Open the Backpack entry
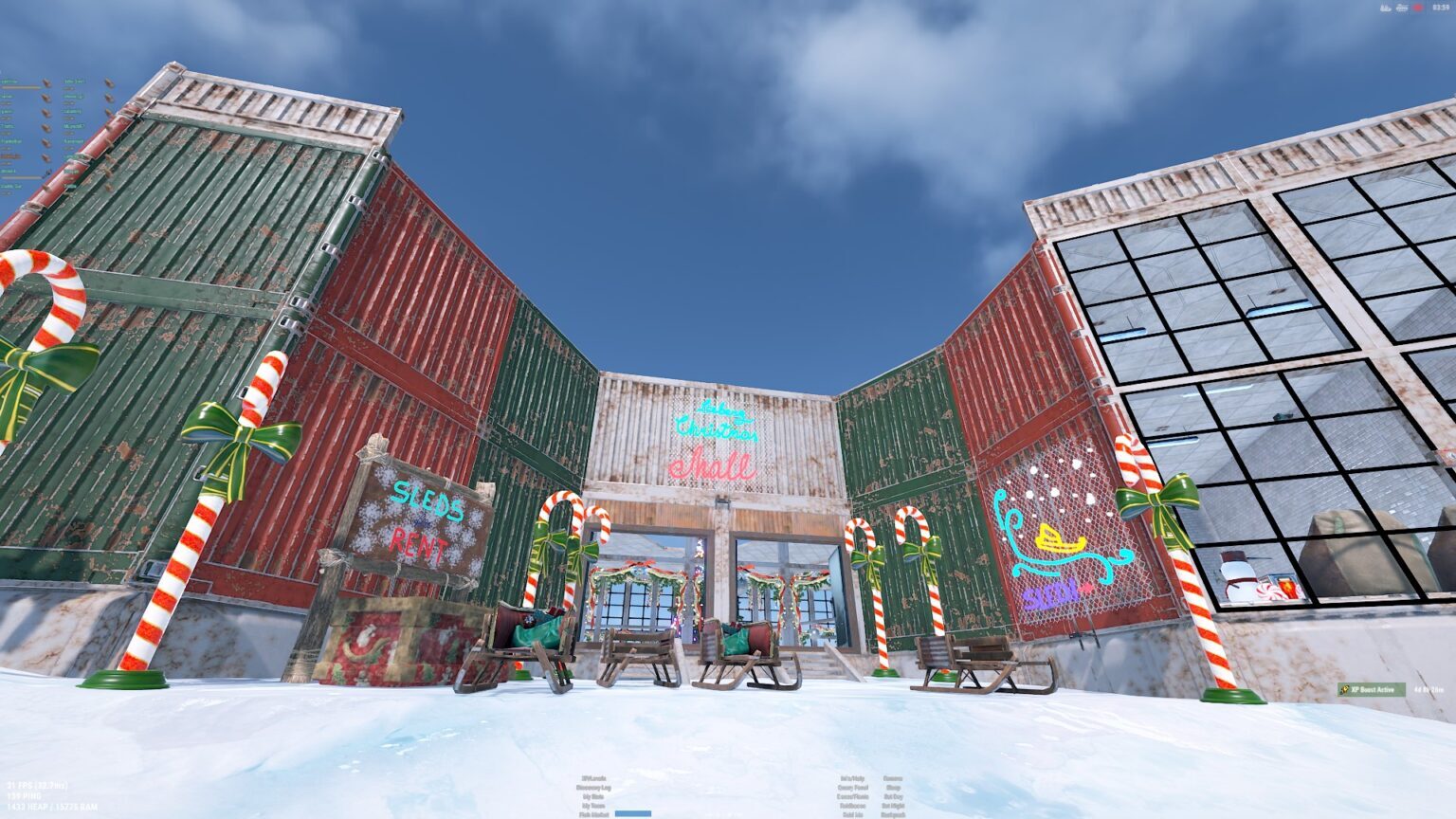The image size is (1456, 819). (x=893, y=814)
